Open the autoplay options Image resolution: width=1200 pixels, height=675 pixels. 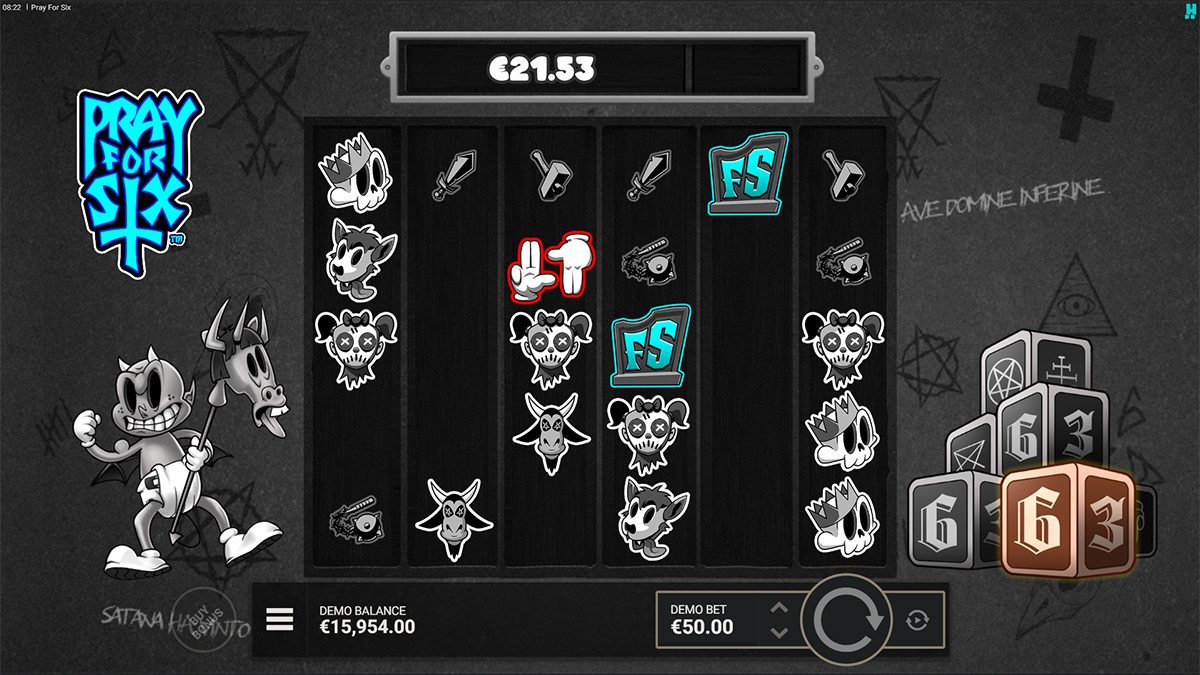point(917,621)
